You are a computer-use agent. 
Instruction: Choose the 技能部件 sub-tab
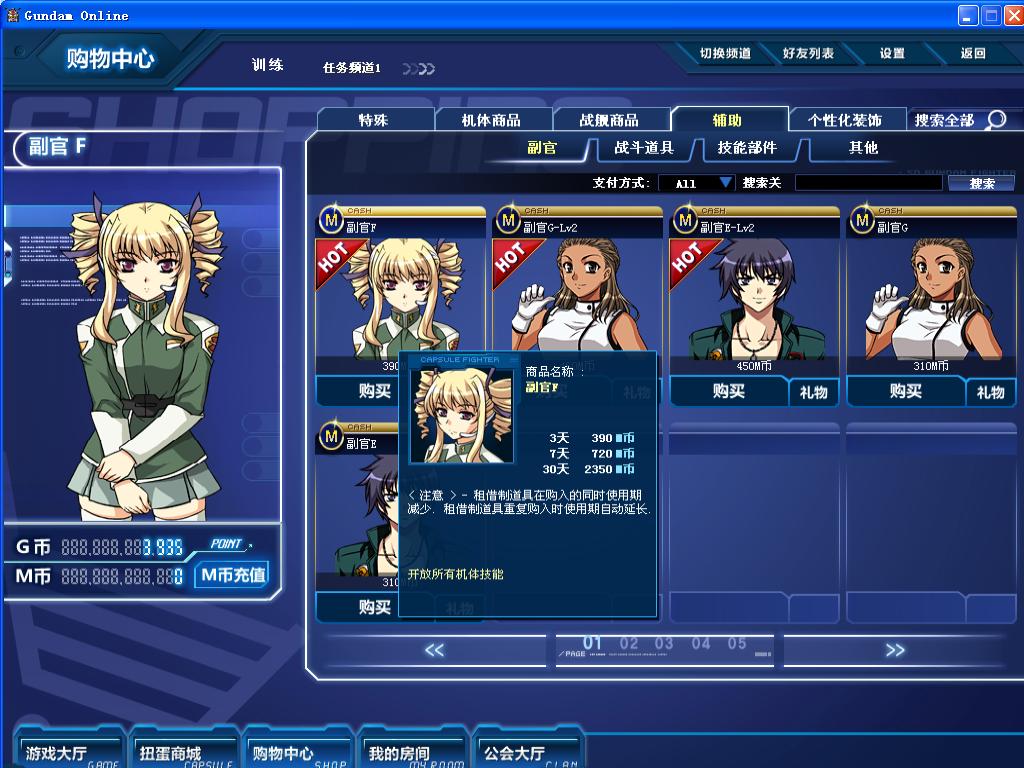(x=747, y=148)
